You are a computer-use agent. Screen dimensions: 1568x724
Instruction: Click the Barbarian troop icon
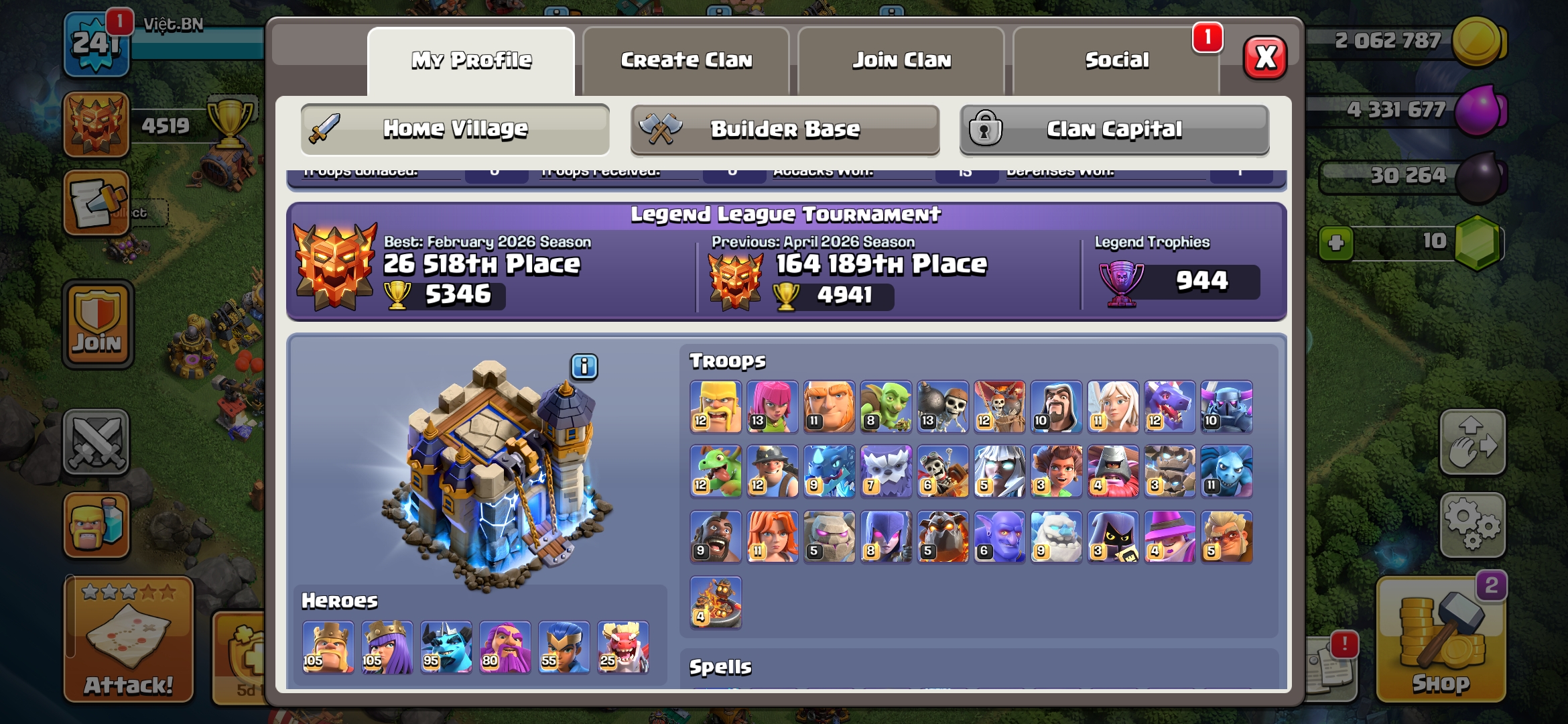click(x=716, y=407)
